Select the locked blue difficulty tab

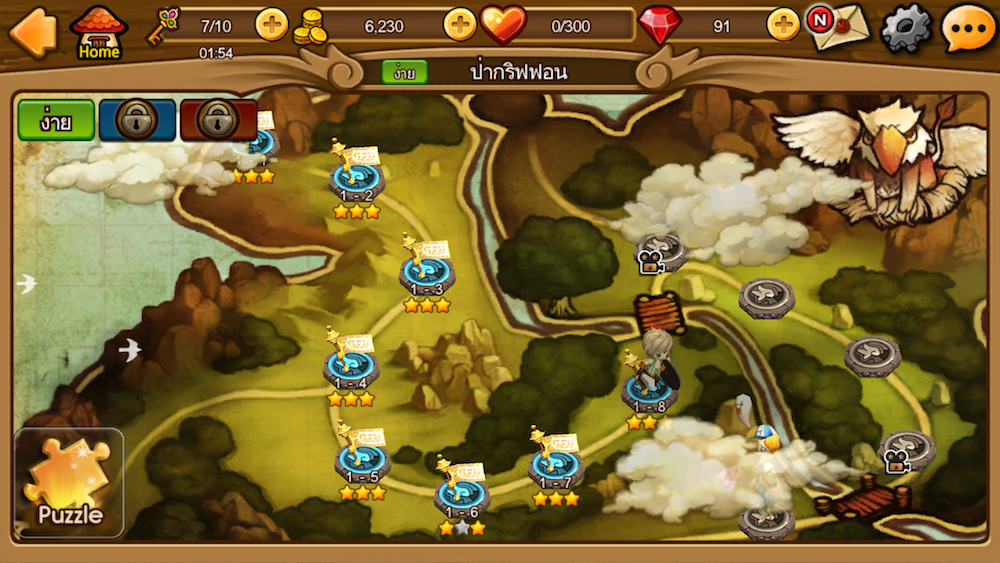pyautogui.click(x=137, y=120)
